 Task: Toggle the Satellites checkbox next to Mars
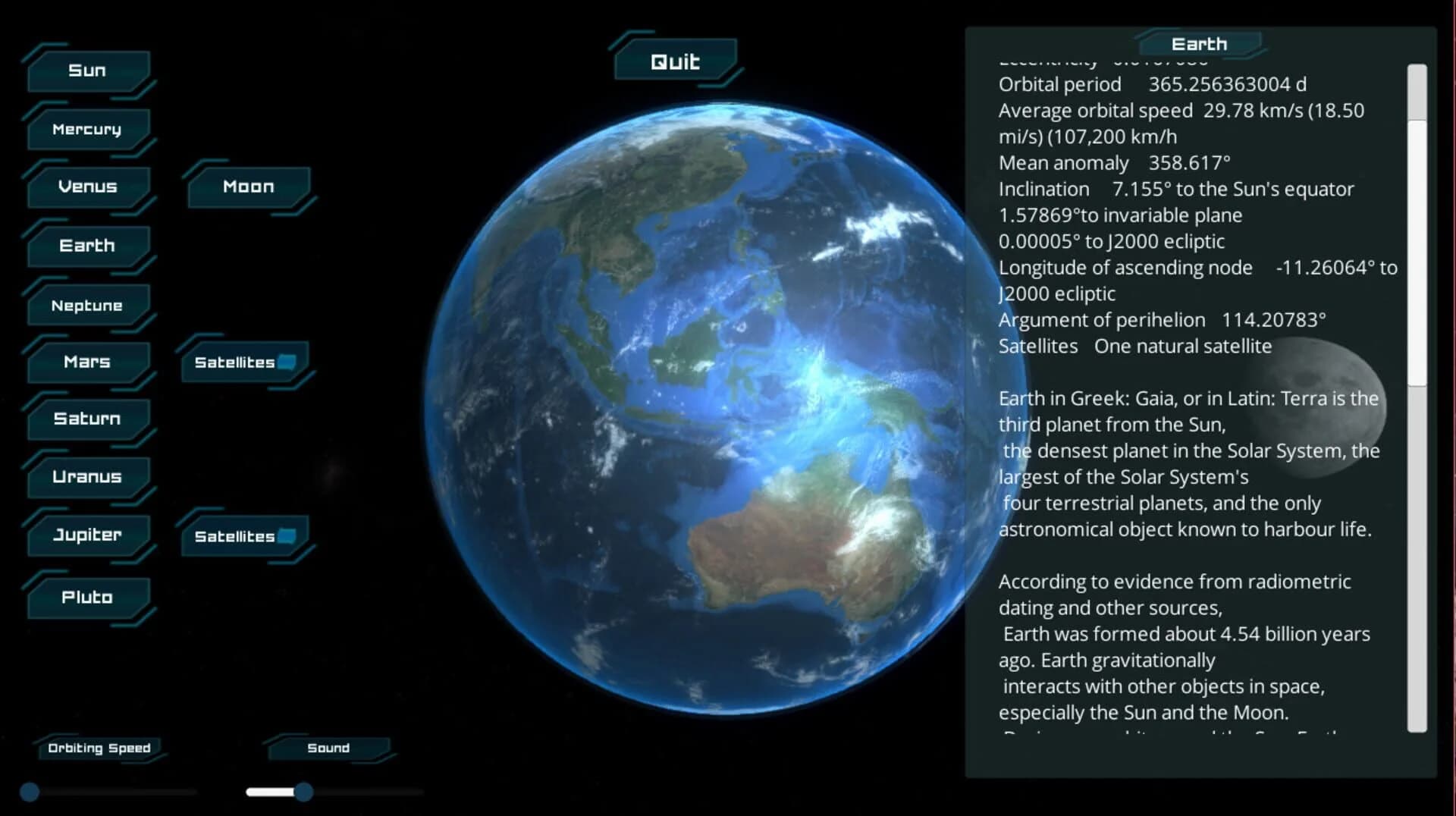[285, 362]
